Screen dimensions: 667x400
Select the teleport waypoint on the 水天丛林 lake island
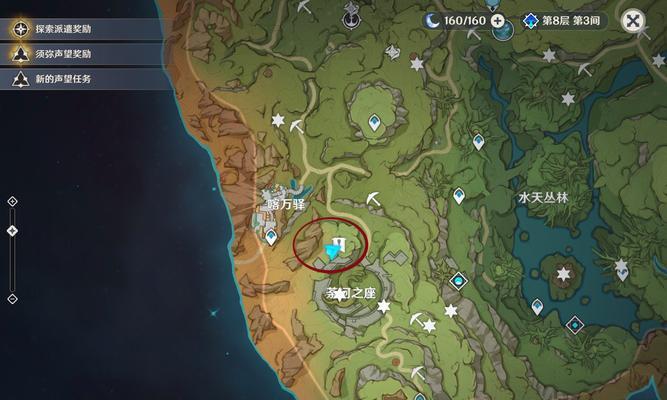538,306
